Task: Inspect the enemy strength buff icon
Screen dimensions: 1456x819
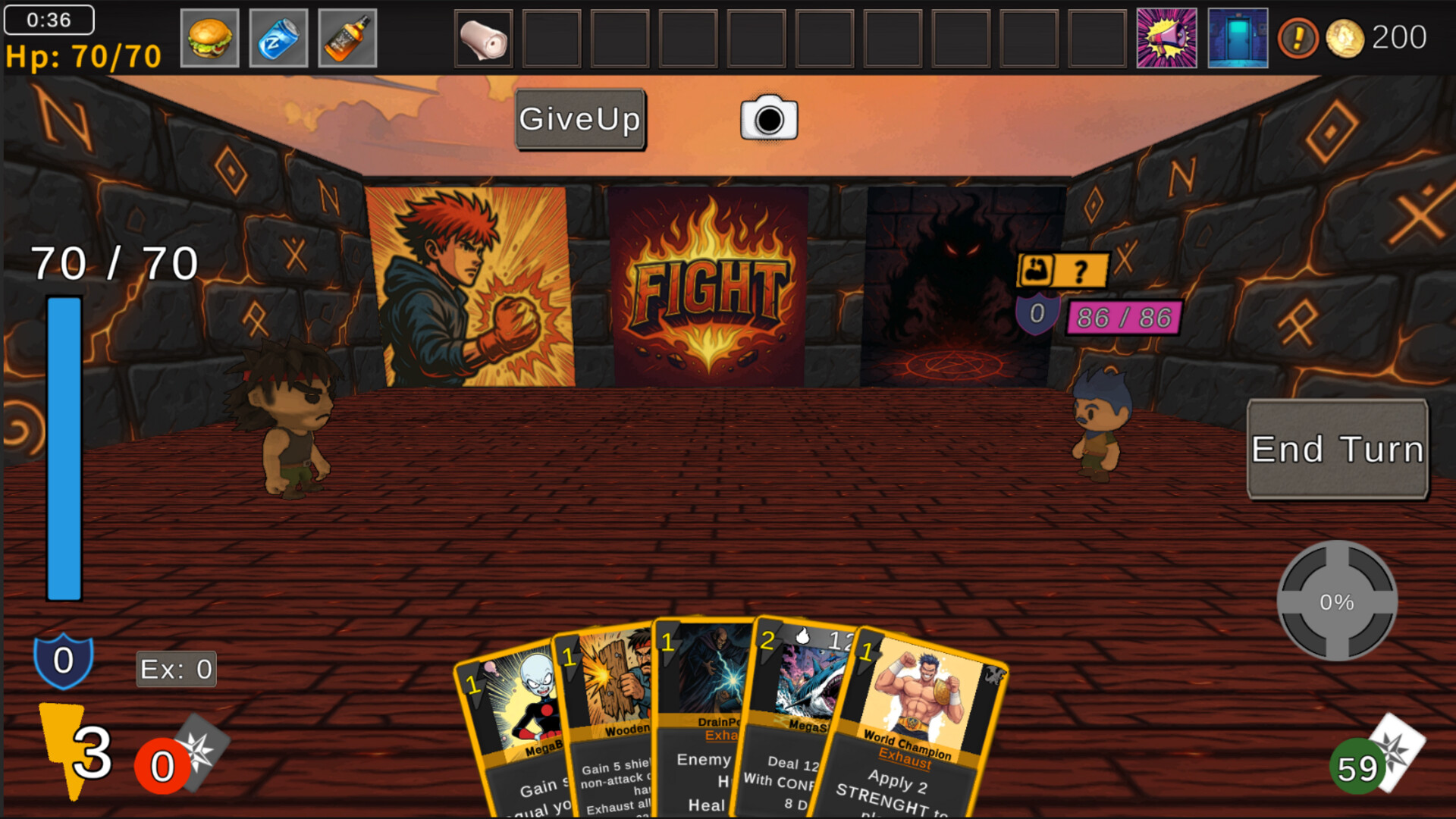Action: pos(1037,269)
